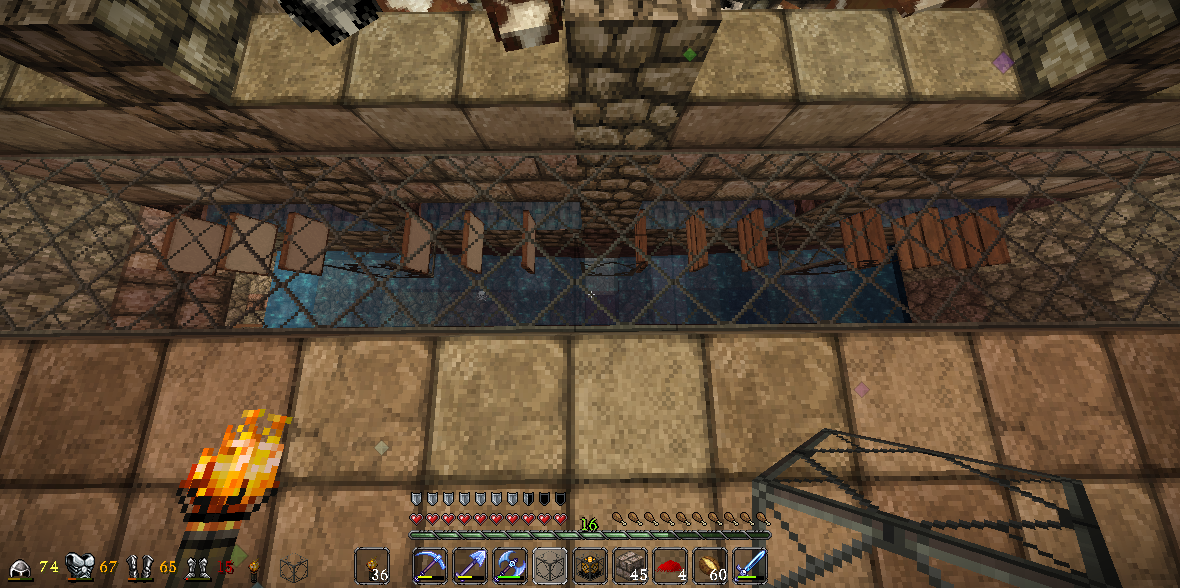Choose the redstone dust slot
The image size is (1180, 588).
pos(670,566)
